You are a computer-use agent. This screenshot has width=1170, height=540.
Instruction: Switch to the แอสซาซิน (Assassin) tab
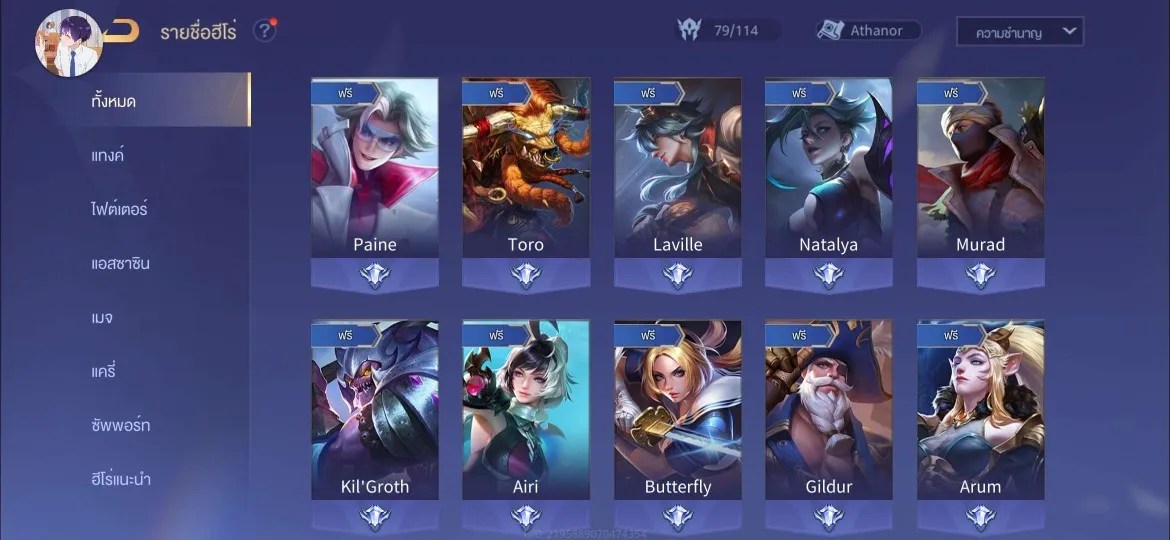120,263
